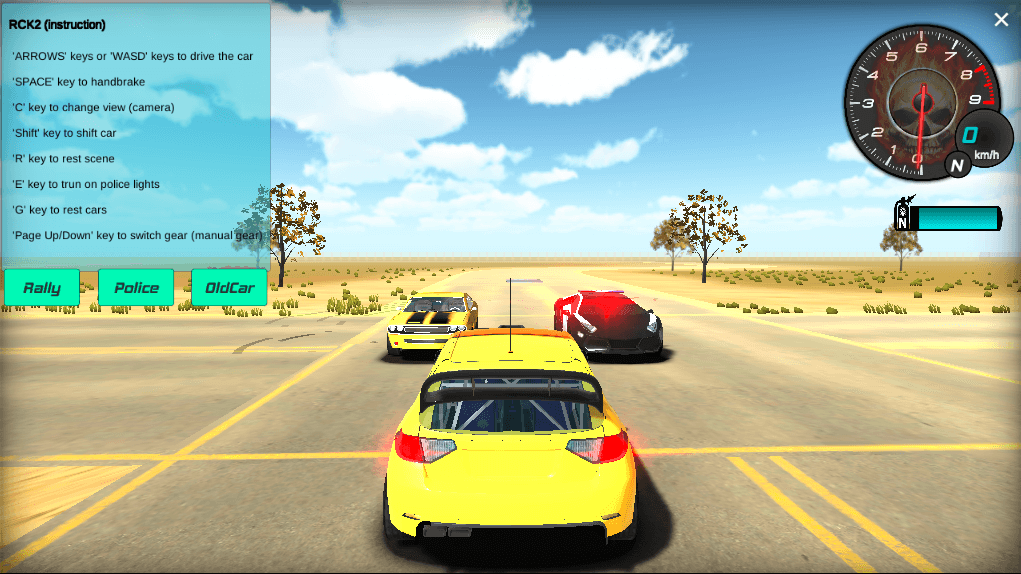Image resolution: width=1021 pixels, height=574 pixels.
Task: Select the Rally car button
Action: pyautogui.click(x=42, y=288)
